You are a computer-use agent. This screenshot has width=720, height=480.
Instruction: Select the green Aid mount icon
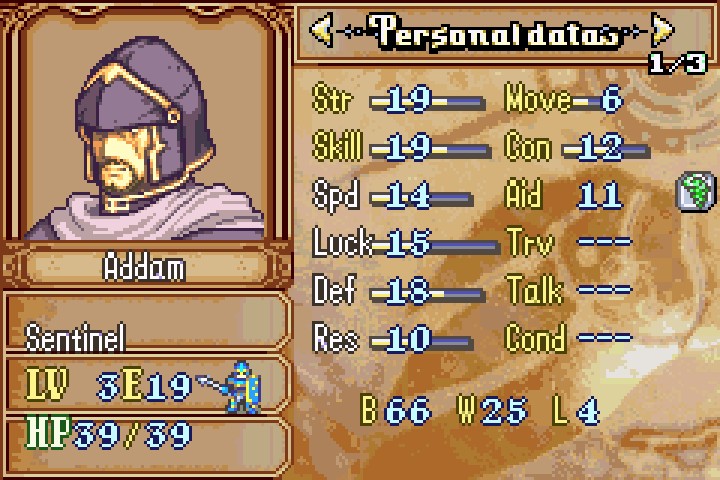click(692, 191)
